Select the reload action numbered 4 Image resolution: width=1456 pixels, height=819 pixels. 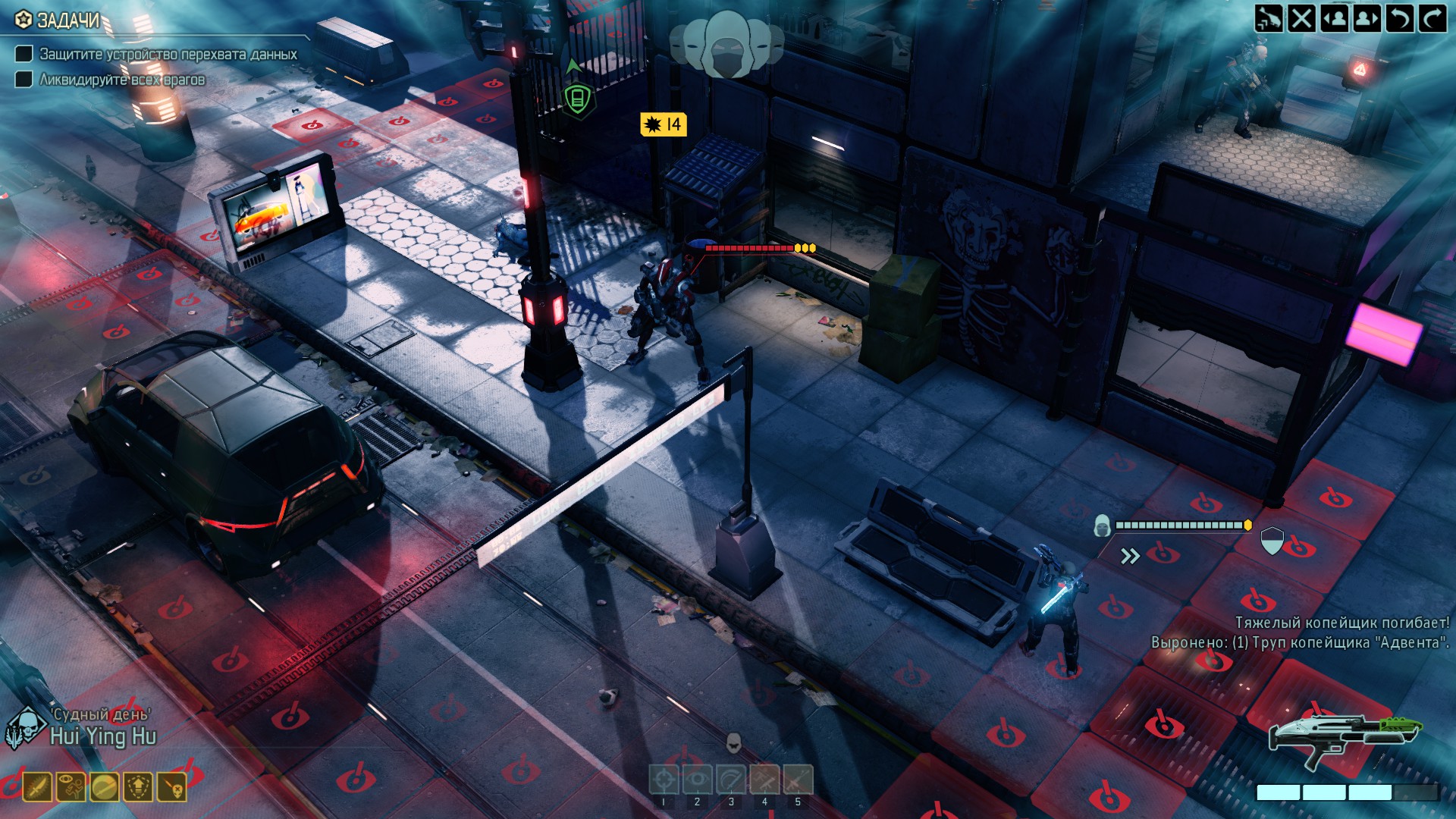tap(765, 780)
